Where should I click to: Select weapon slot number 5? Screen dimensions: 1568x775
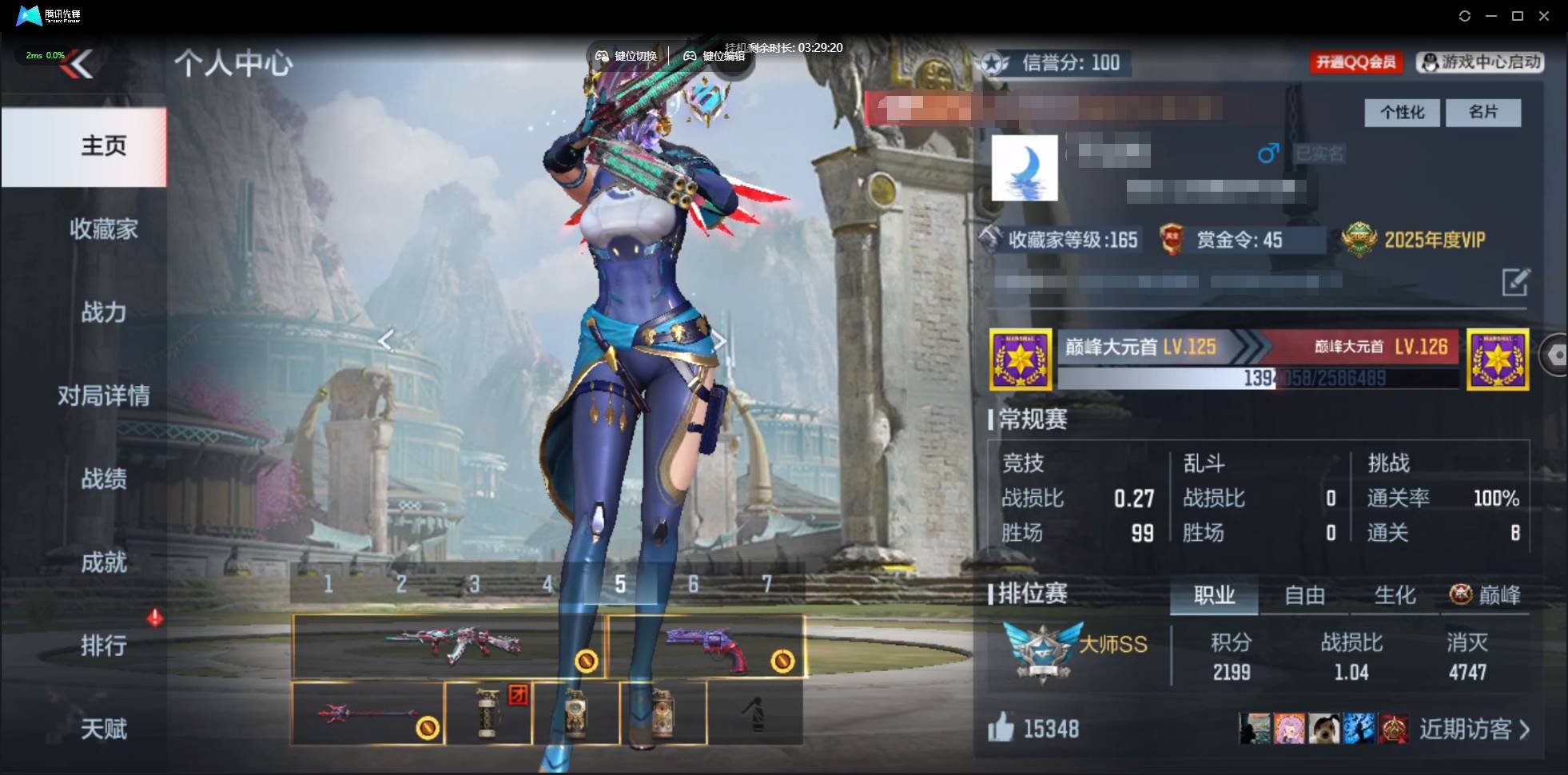click(620, 583)
